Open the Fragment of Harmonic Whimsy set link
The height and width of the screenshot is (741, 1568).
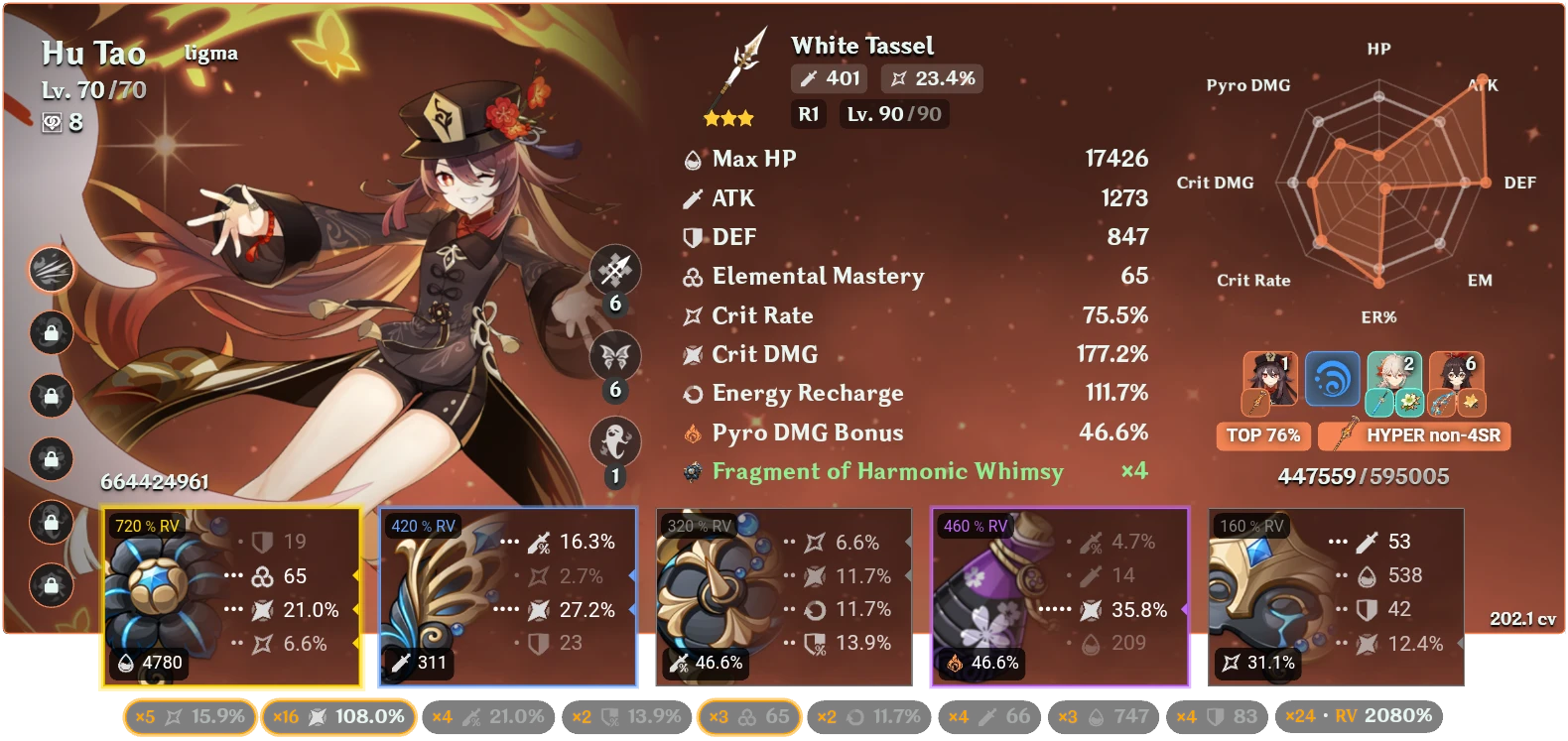(888, 471)
